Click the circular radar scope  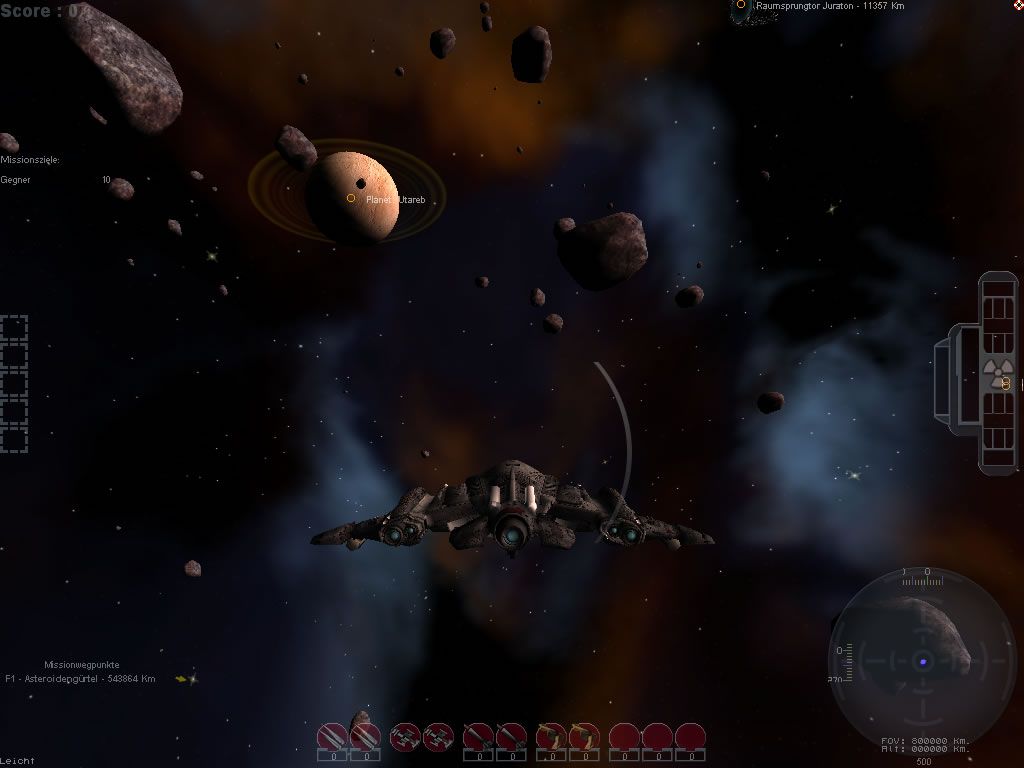(x=922, y=660)
